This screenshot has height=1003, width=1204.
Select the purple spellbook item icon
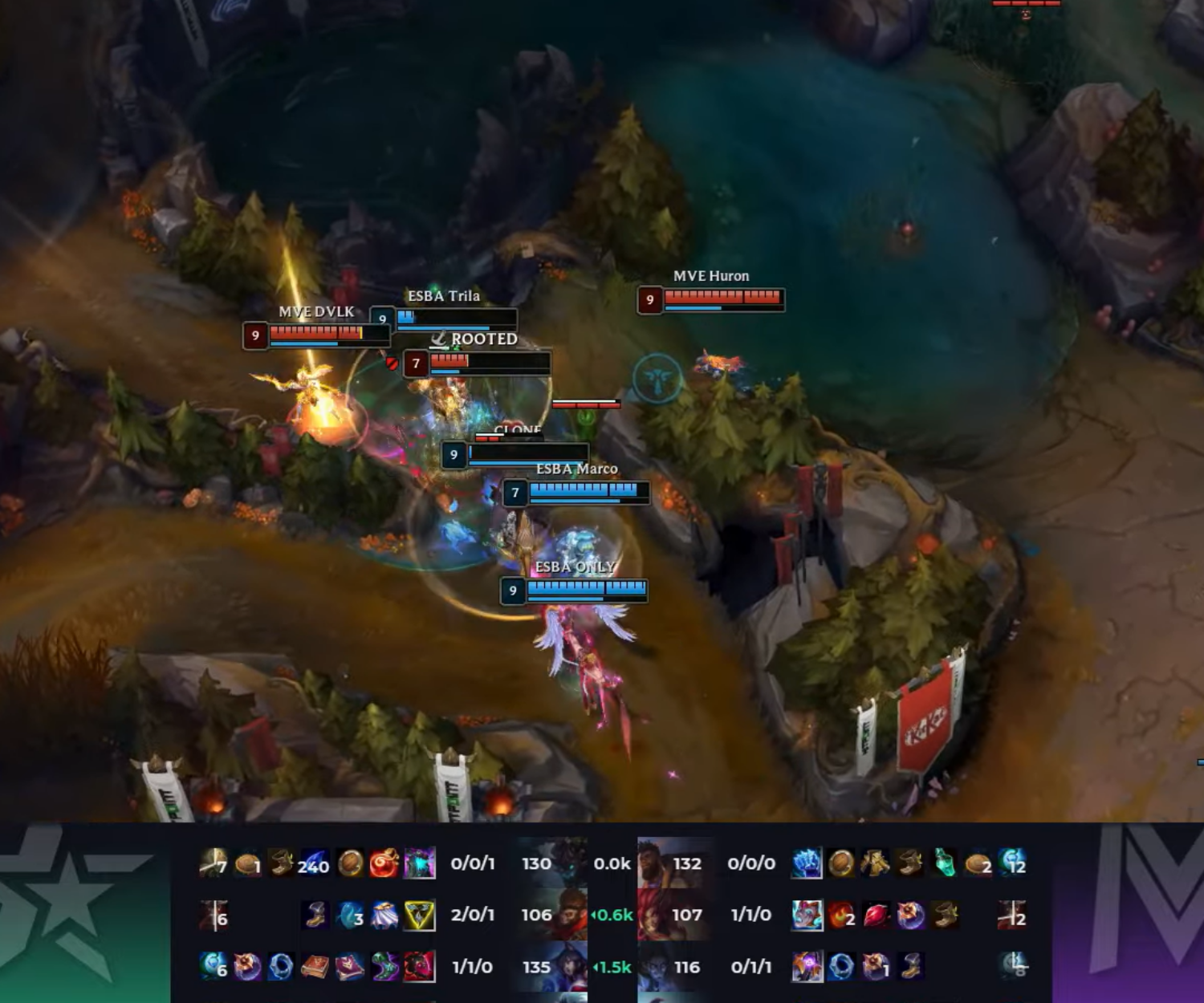click(x=350, y=967)
